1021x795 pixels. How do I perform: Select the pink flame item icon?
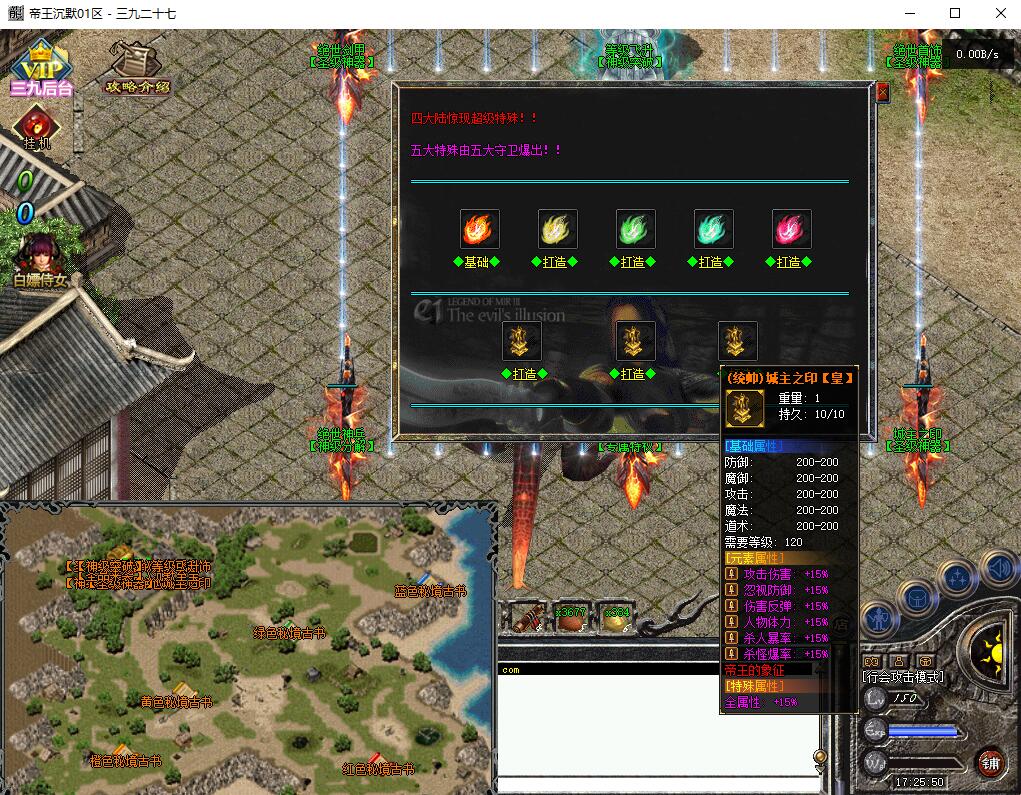tap(791, 229)
